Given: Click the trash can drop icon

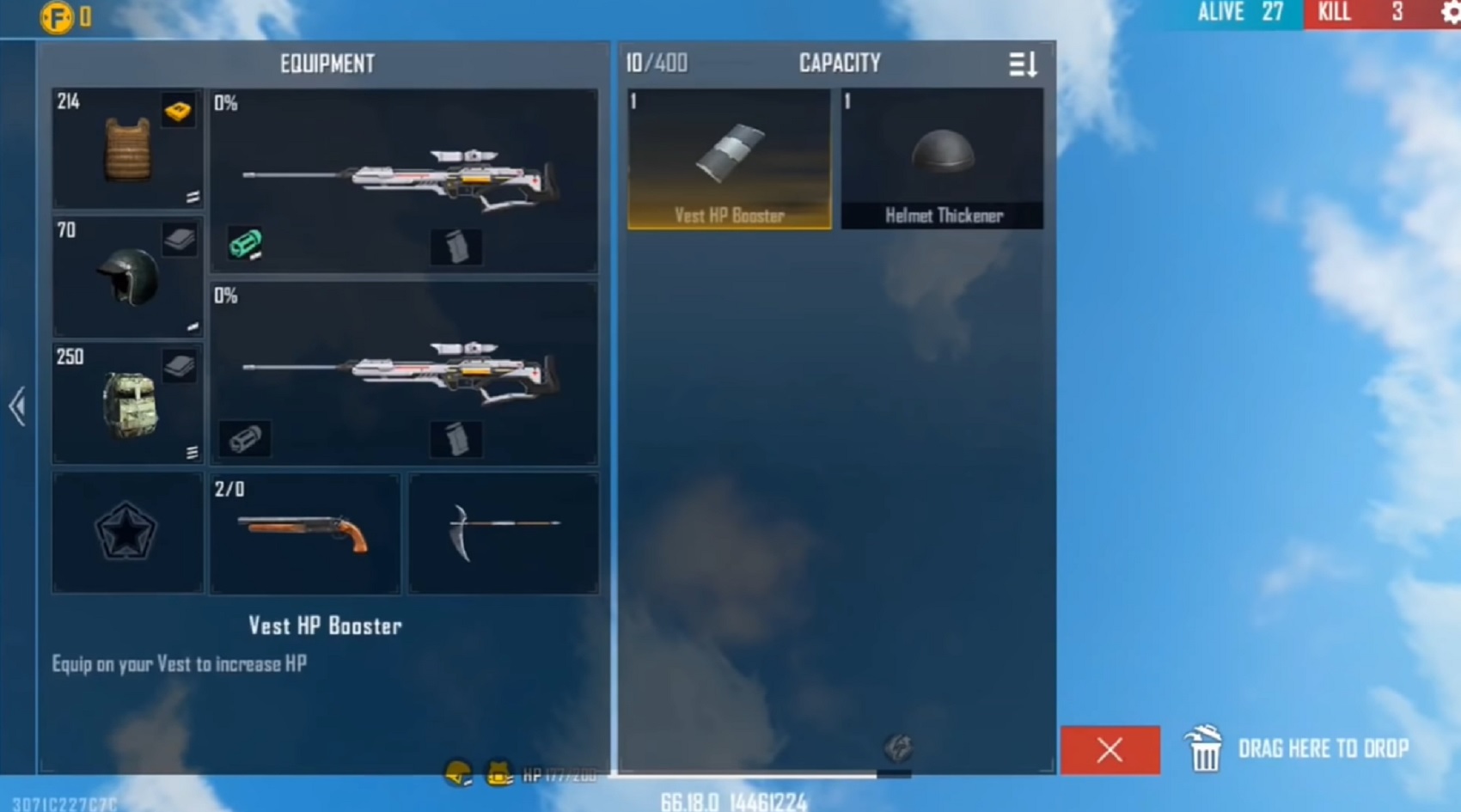Looking at the screenshot, I should tap(1204, 748).
